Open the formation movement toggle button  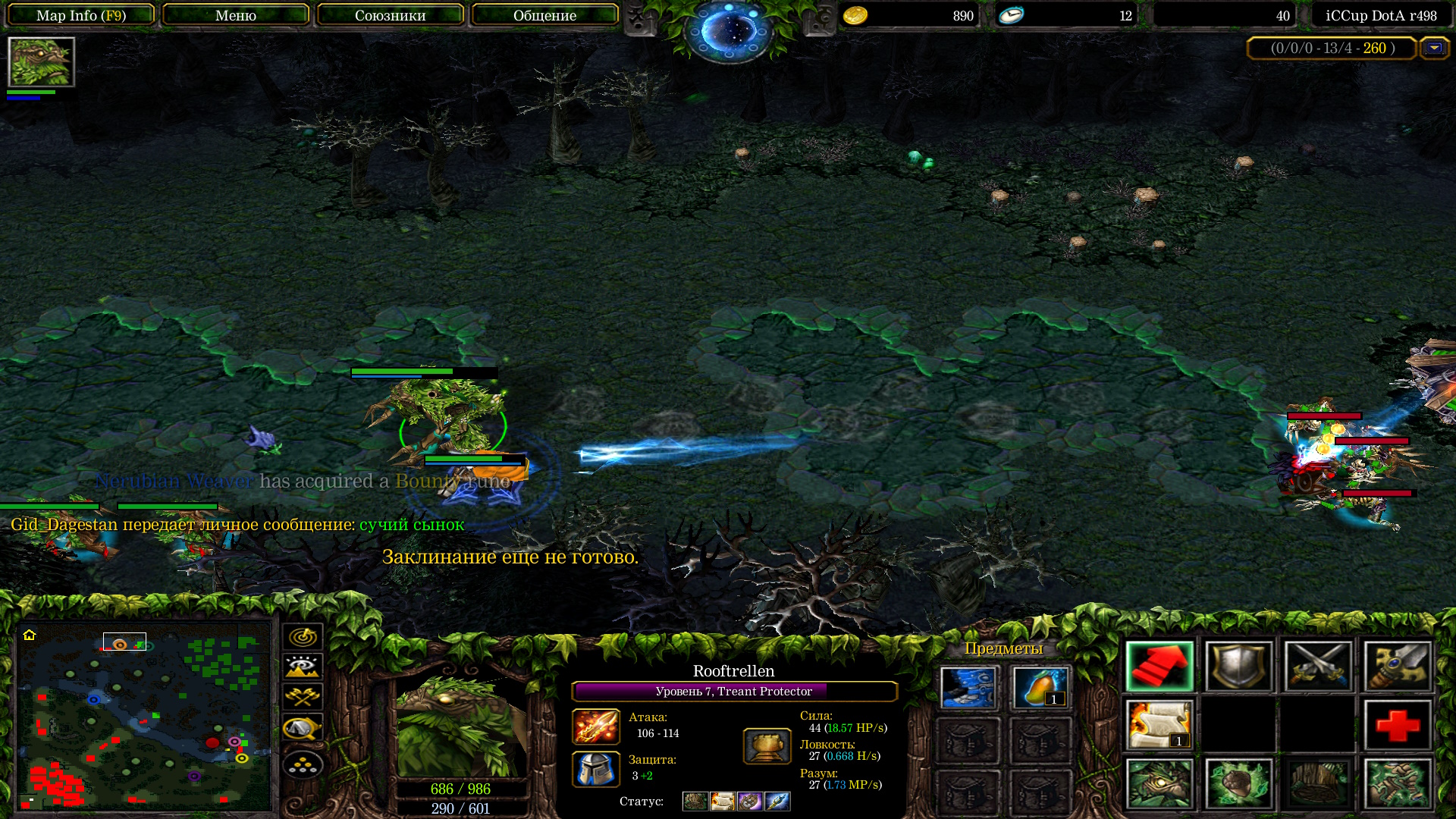point(303,764)
